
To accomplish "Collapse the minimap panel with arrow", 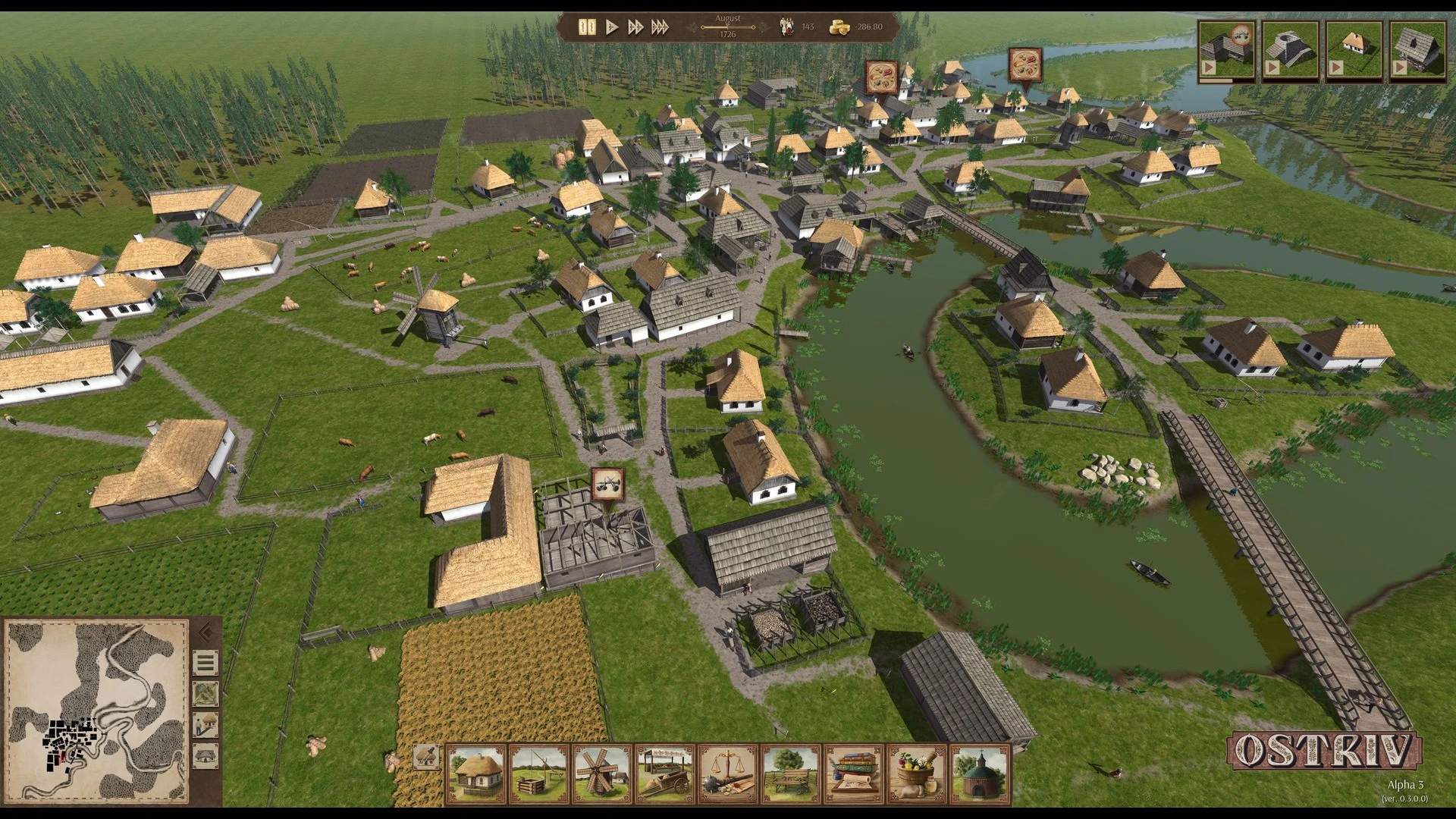I will (205, 632).
